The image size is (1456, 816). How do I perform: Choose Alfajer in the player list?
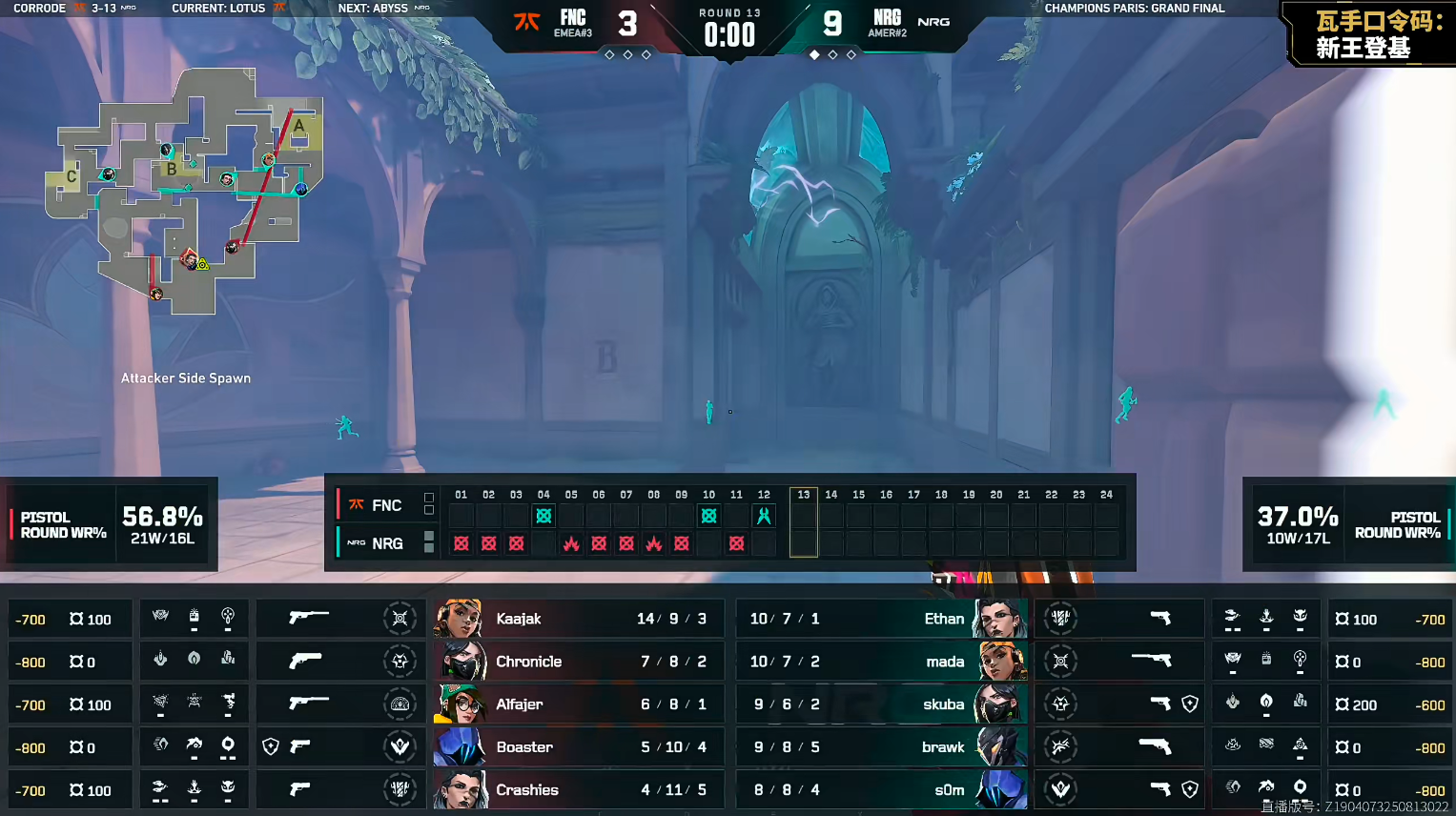click(x=578, y=704)
